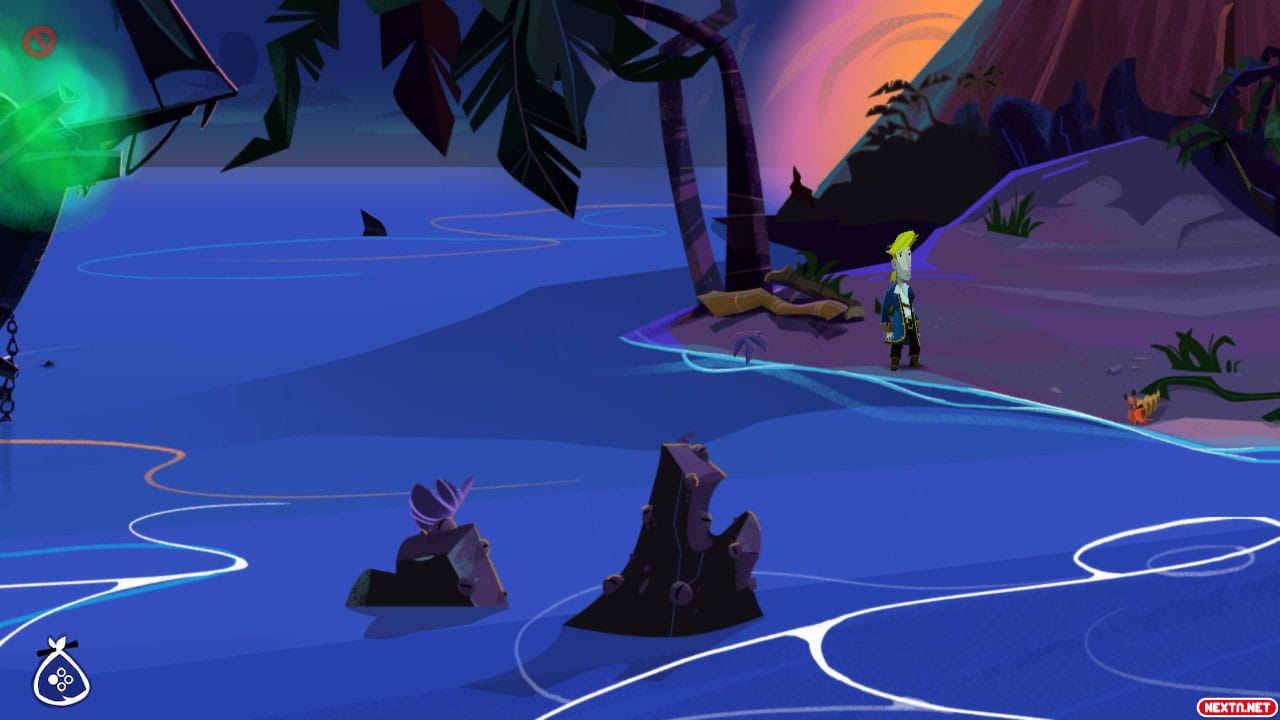The width and height of the screenshot is (1280, 720).
Task: Click the red prohibition sign icon
Action: tap(38, 43)
